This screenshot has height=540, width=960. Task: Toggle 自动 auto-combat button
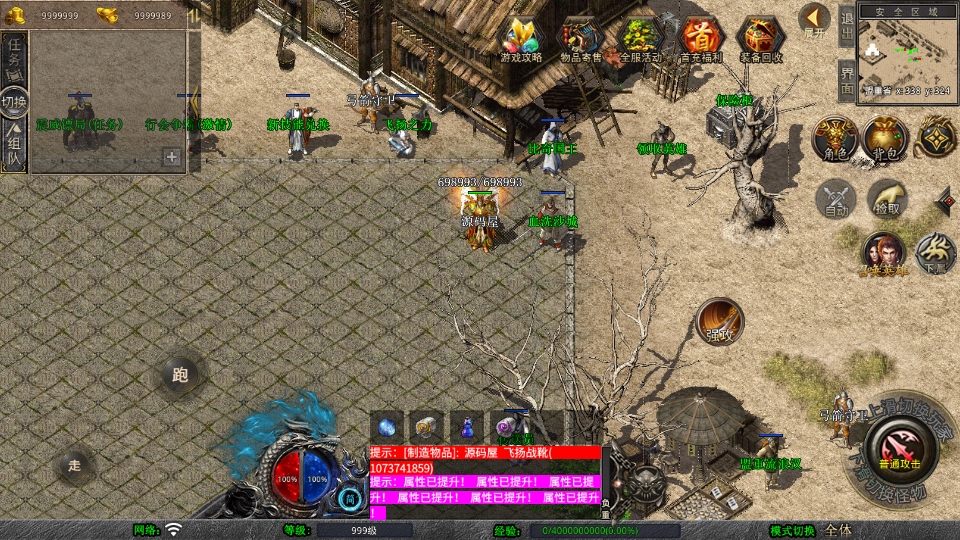836,199
